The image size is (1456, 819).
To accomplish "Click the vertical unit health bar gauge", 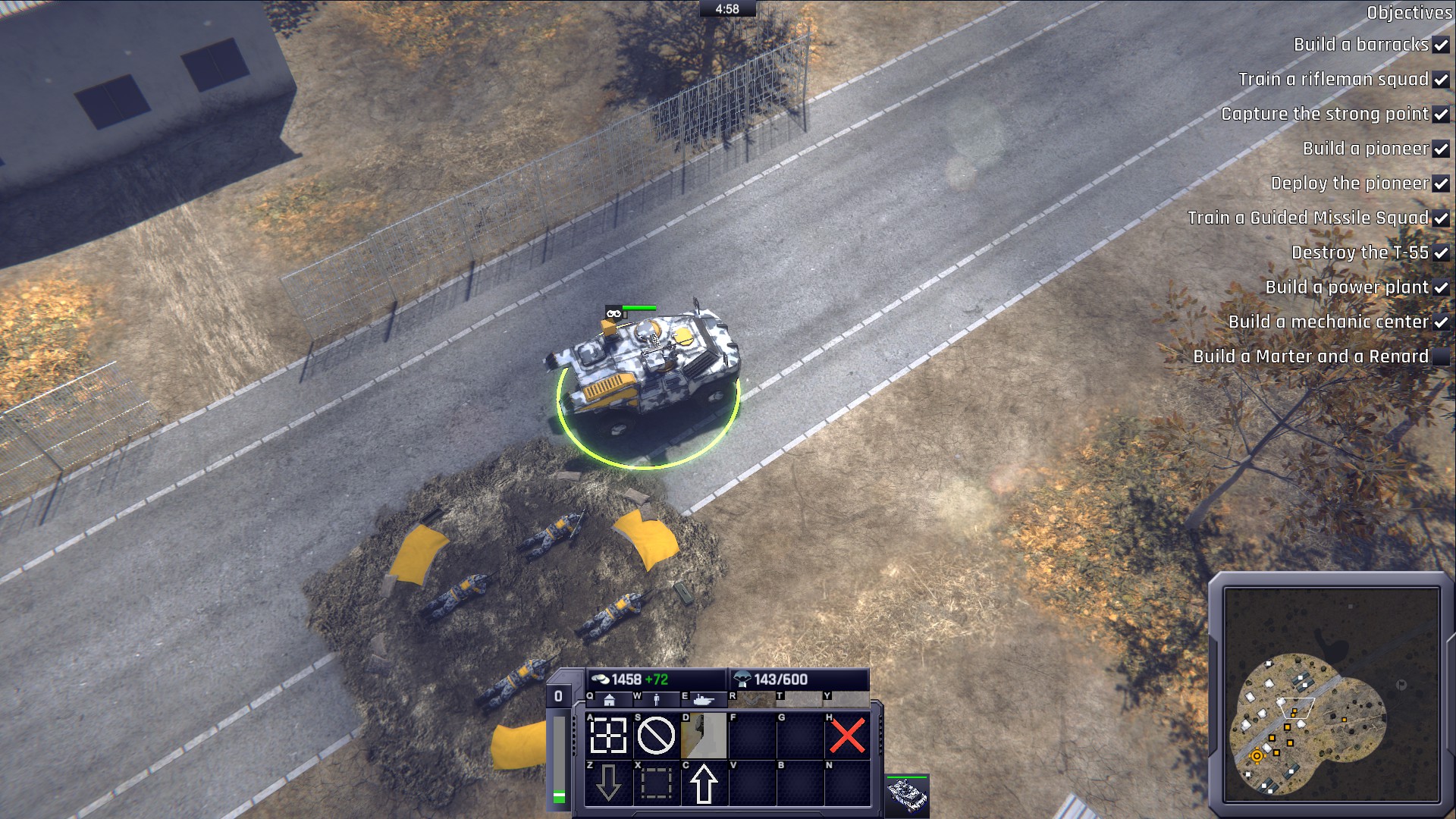I will pos(558,758).
